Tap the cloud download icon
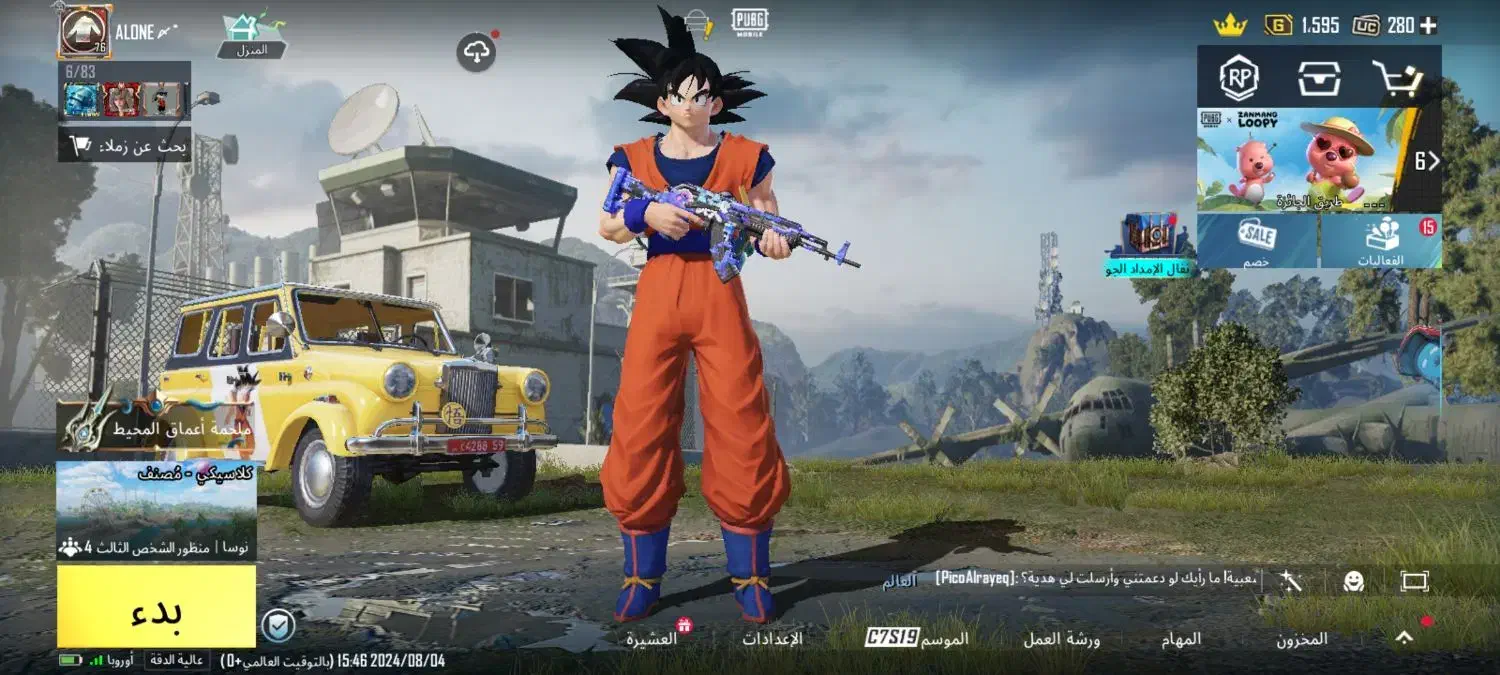The height and width of the screenshot is (675, 1500). pos(477,52)
